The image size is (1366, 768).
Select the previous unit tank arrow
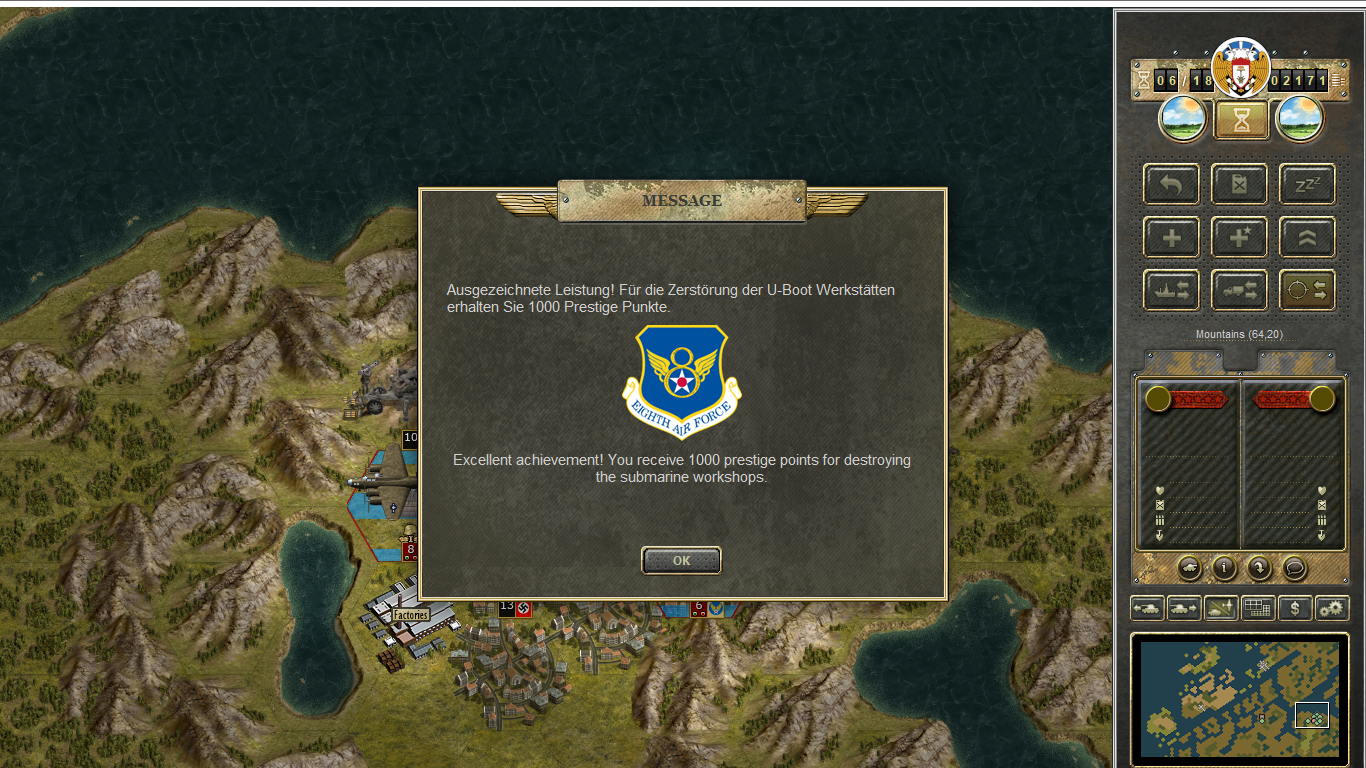coord(1147,607)
